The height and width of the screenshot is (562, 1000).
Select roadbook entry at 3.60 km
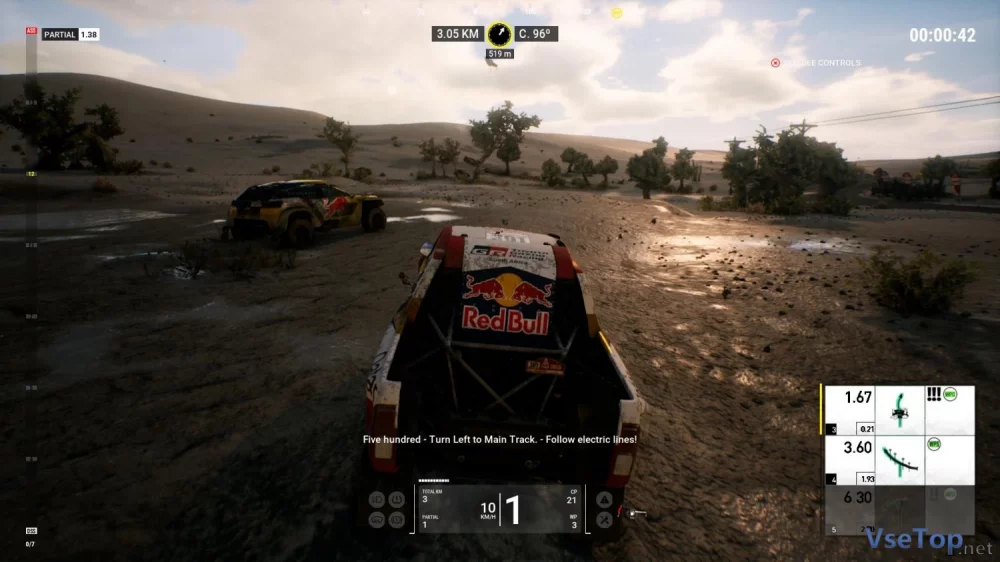pos(897,460)
